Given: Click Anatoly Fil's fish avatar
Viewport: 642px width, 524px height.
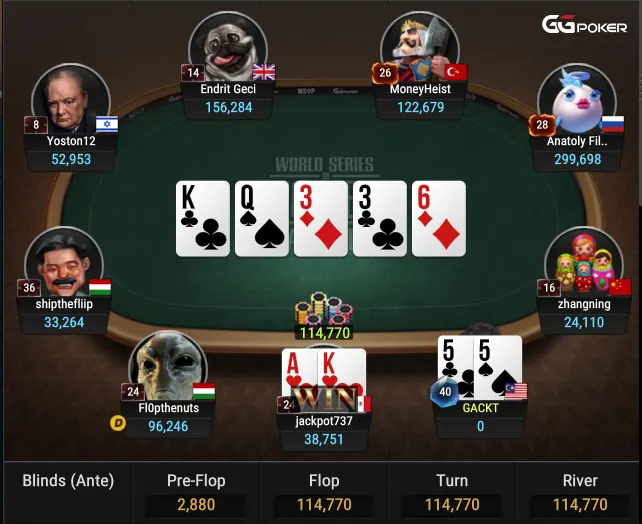Looking at the screenshot, I should click(x=570, y=98).
